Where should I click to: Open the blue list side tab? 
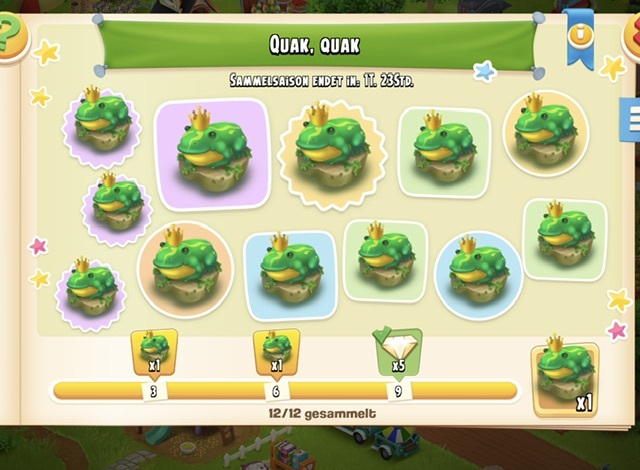631,120
